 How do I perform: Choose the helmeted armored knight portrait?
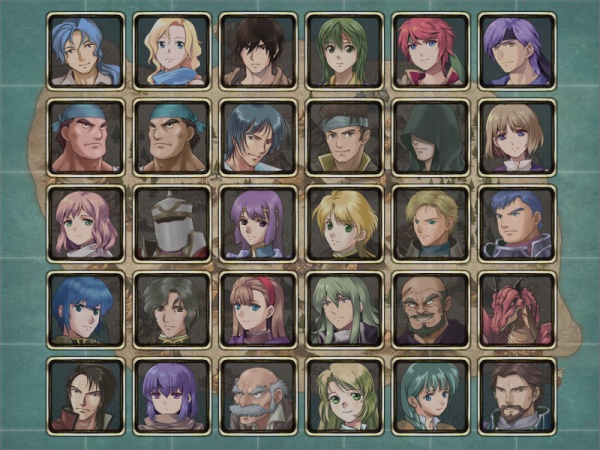click(x=172, y=224)
